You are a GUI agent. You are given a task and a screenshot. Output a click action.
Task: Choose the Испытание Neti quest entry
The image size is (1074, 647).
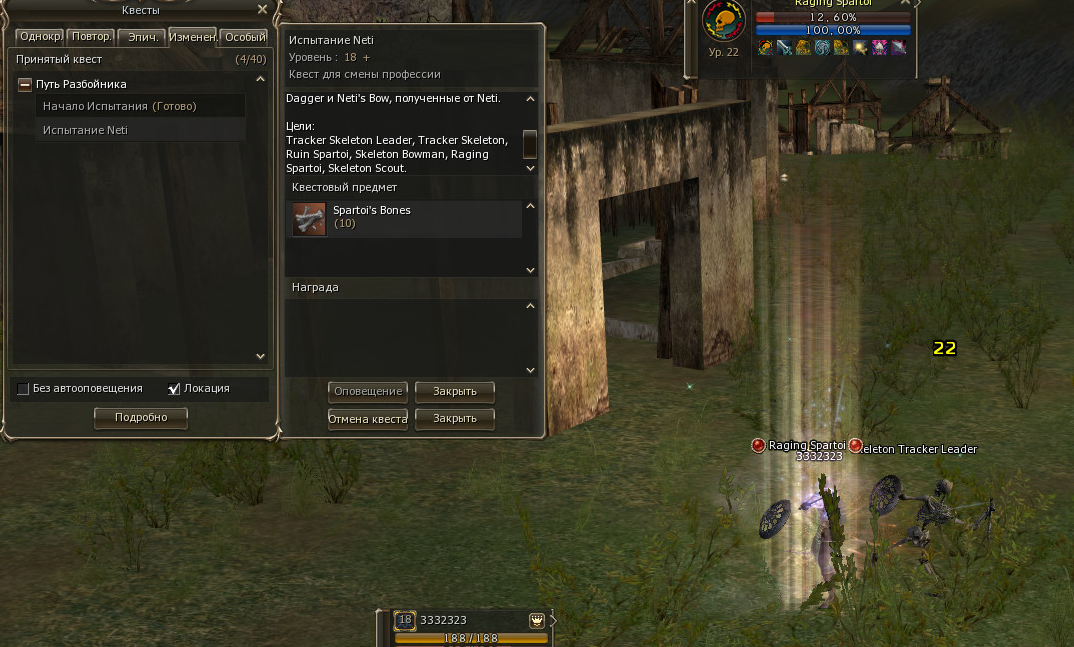pyautogui.click(x=86, y=130)
